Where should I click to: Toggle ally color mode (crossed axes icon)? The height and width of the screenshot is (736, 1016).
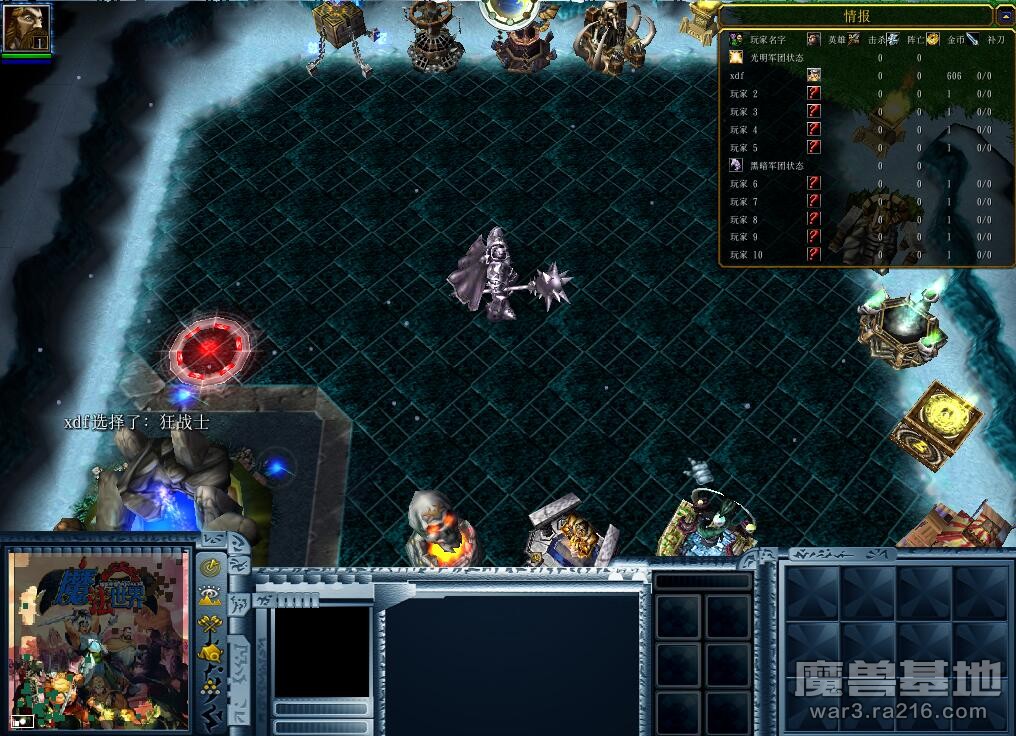[211, 626]
